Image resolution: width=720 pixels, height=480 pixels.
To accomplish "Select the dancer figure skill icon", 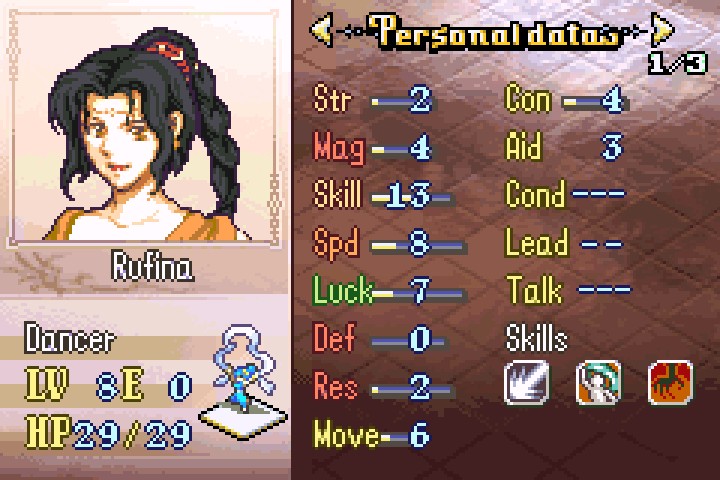I will click(x=598, y=384).
